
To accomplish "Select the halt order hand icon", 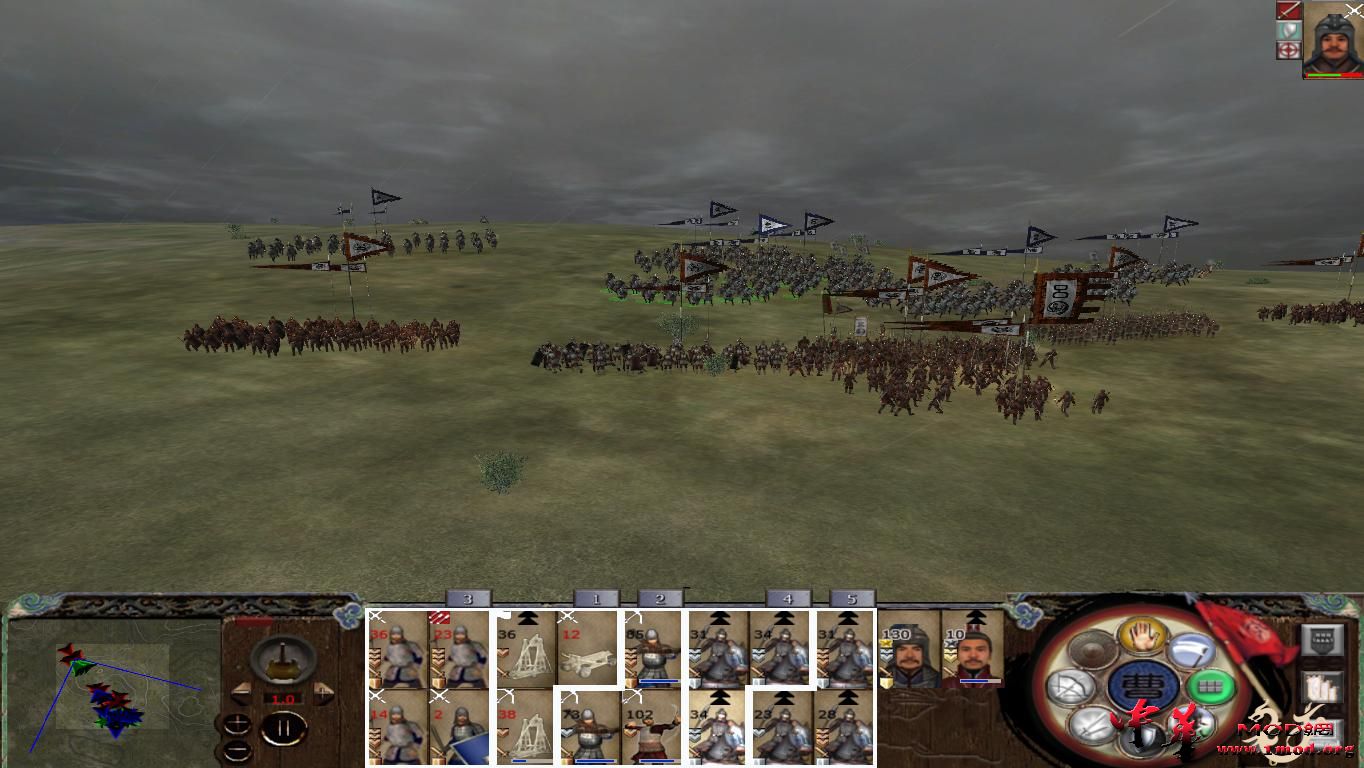I will pyautogui.click(x=1142, y=638).
